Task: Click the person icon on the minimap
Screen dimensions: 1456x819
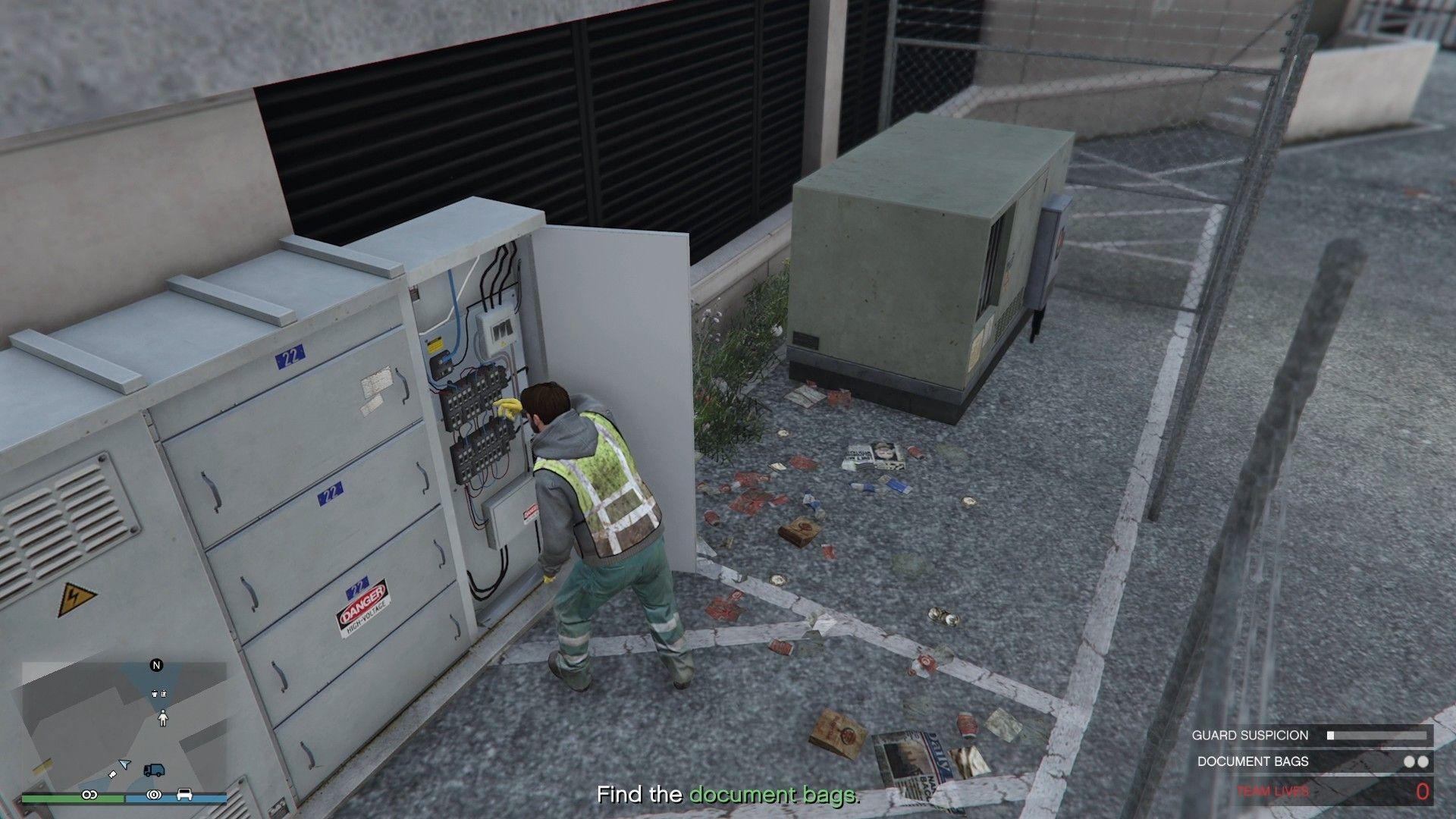Action: (x=163, y=718)
